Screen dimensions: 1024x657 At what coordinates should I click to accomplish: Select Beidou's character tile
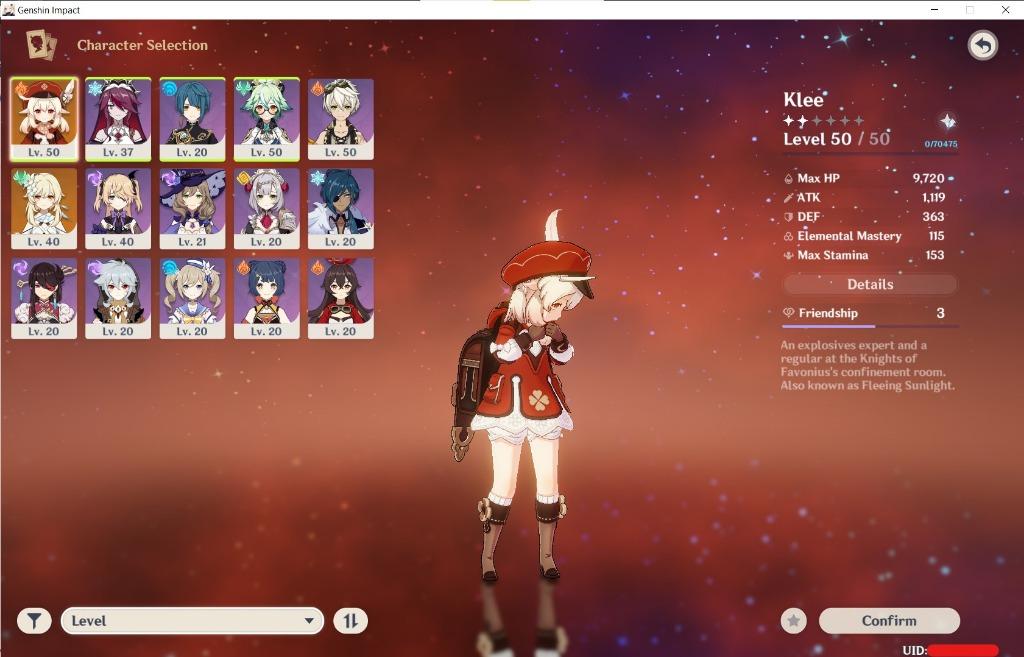[x=44, y=298]
